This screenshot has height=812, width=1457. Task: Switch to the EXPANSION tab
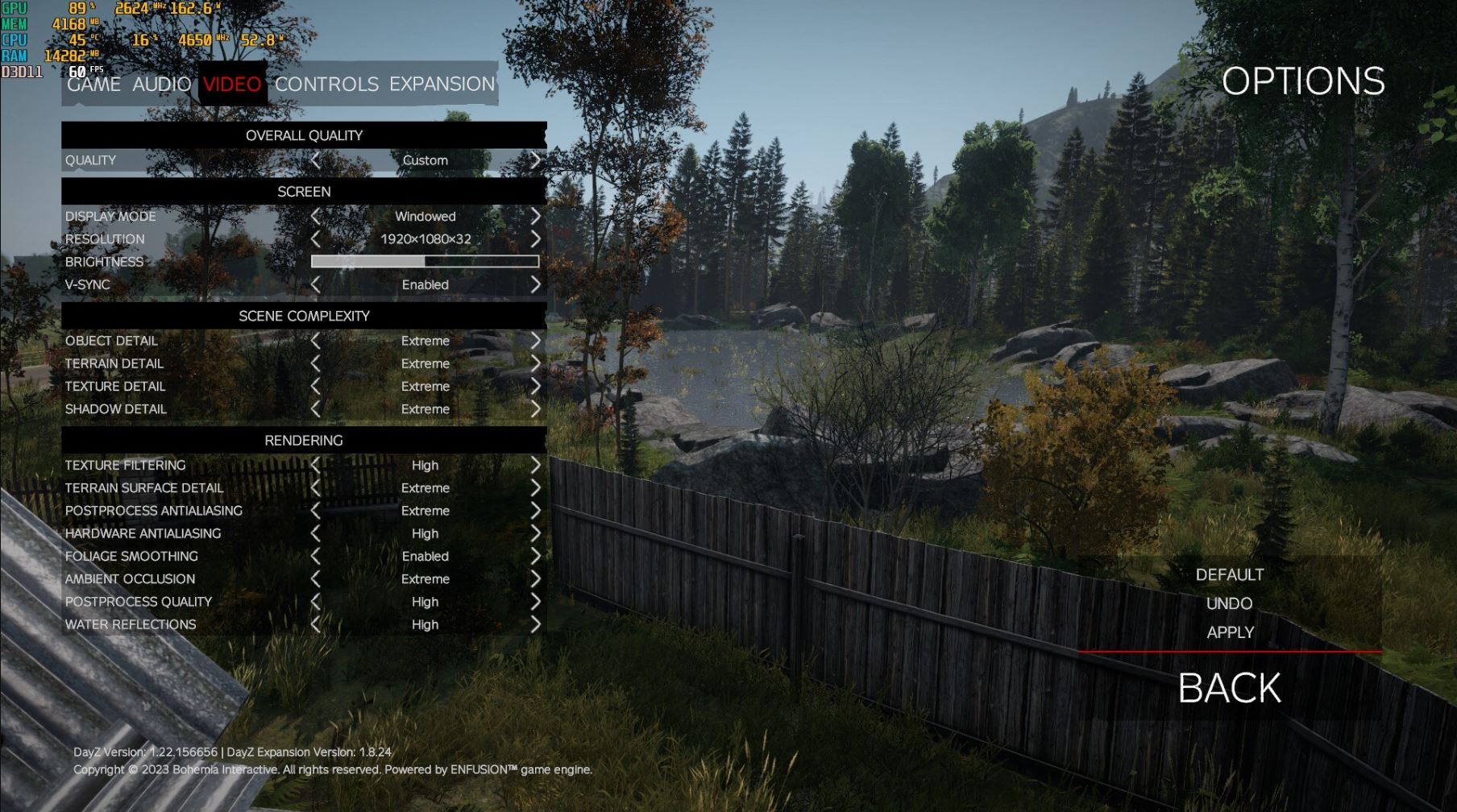(442, 84)
